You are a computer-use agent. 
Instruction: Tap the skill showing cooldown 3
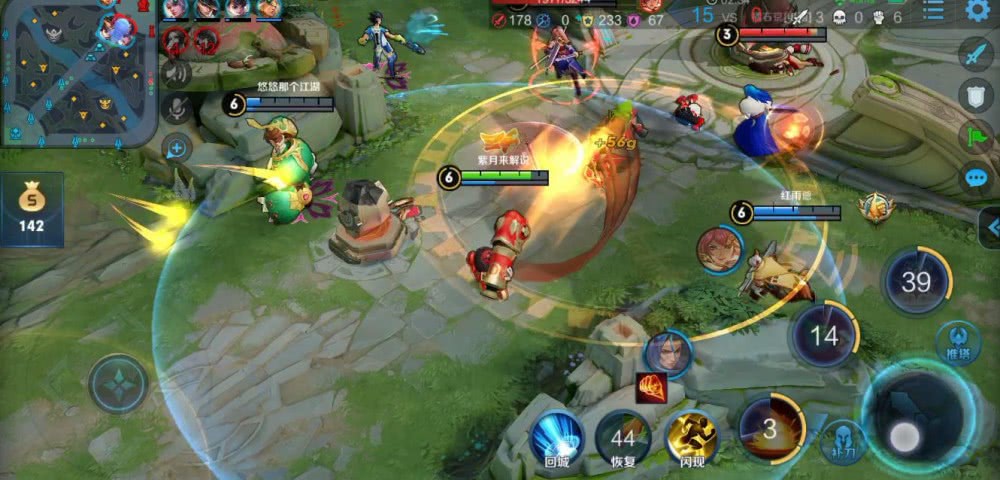click(x=770, y=429)
